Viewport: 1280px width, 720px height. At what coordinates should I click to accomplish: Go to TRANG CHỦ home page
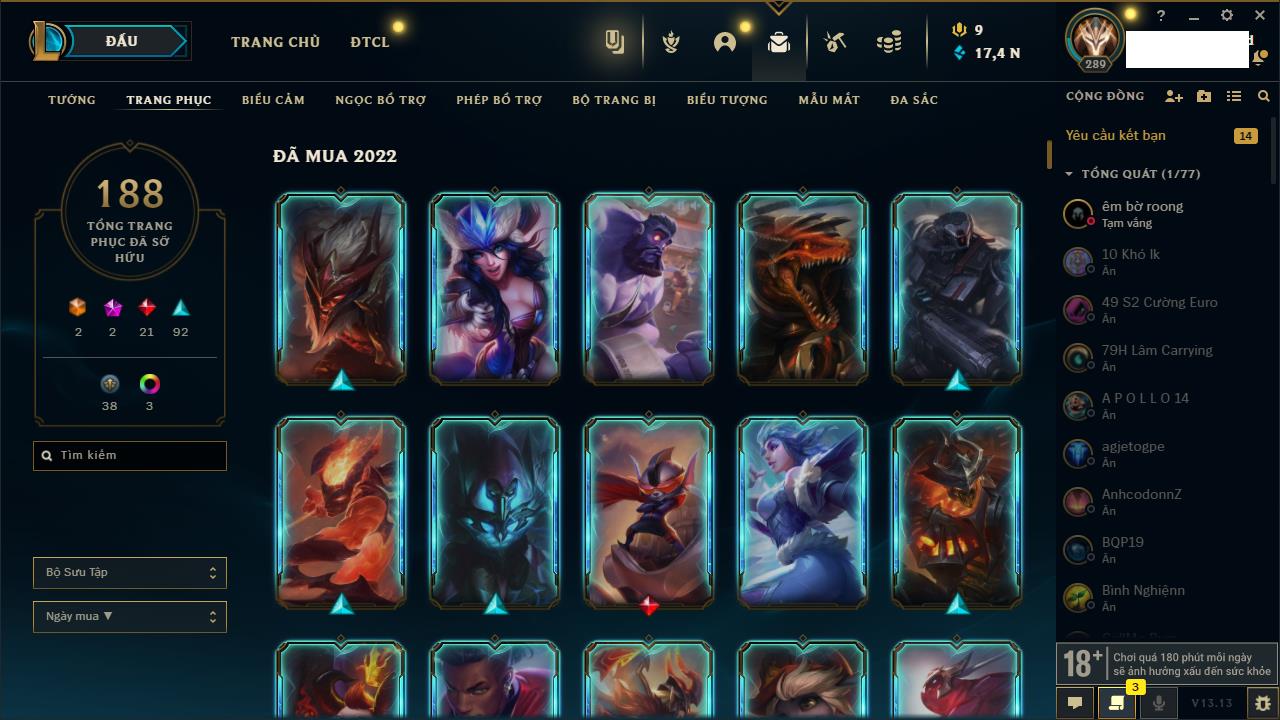pos(275,42)
